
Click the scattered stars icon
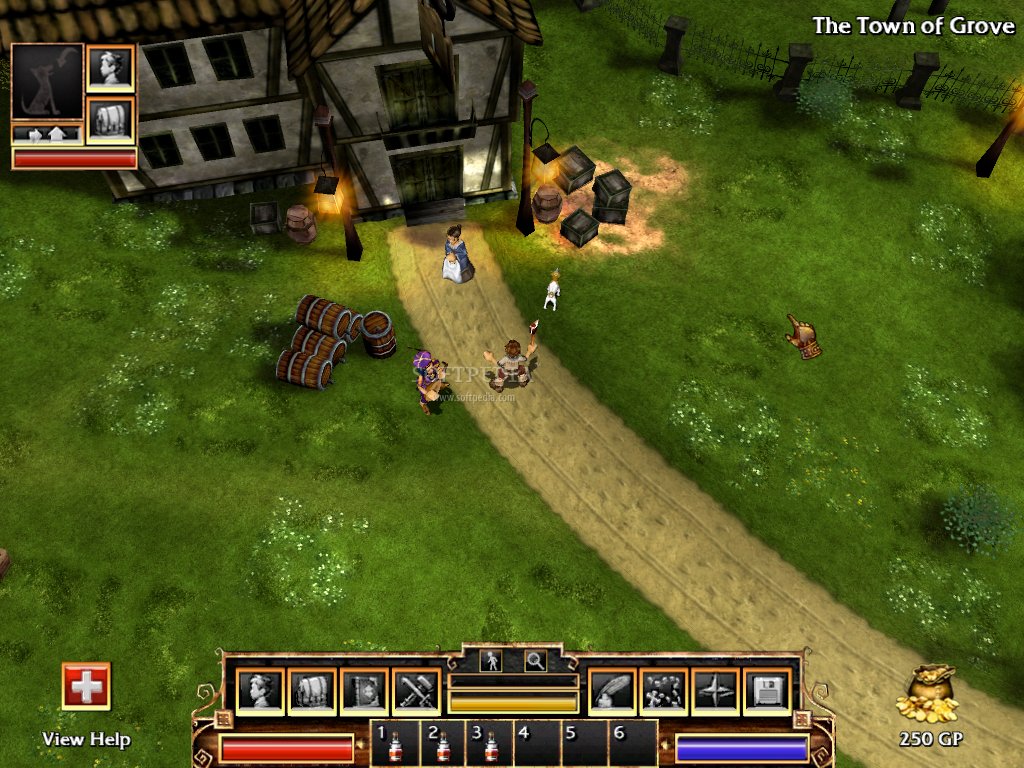coord(663,691)
